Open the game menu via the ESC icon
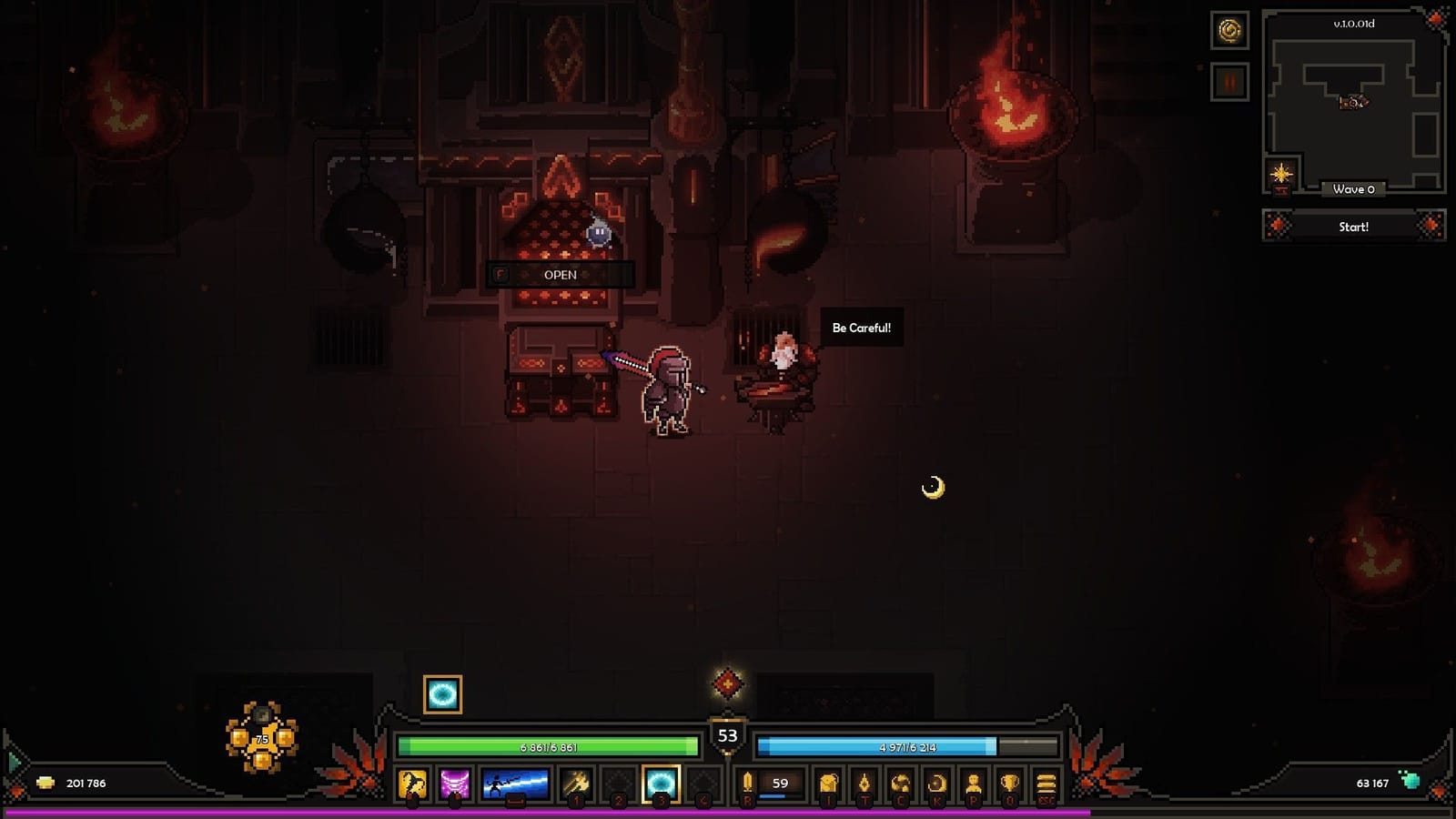This screenshot has height=819, width=1456. point(1044,783)
